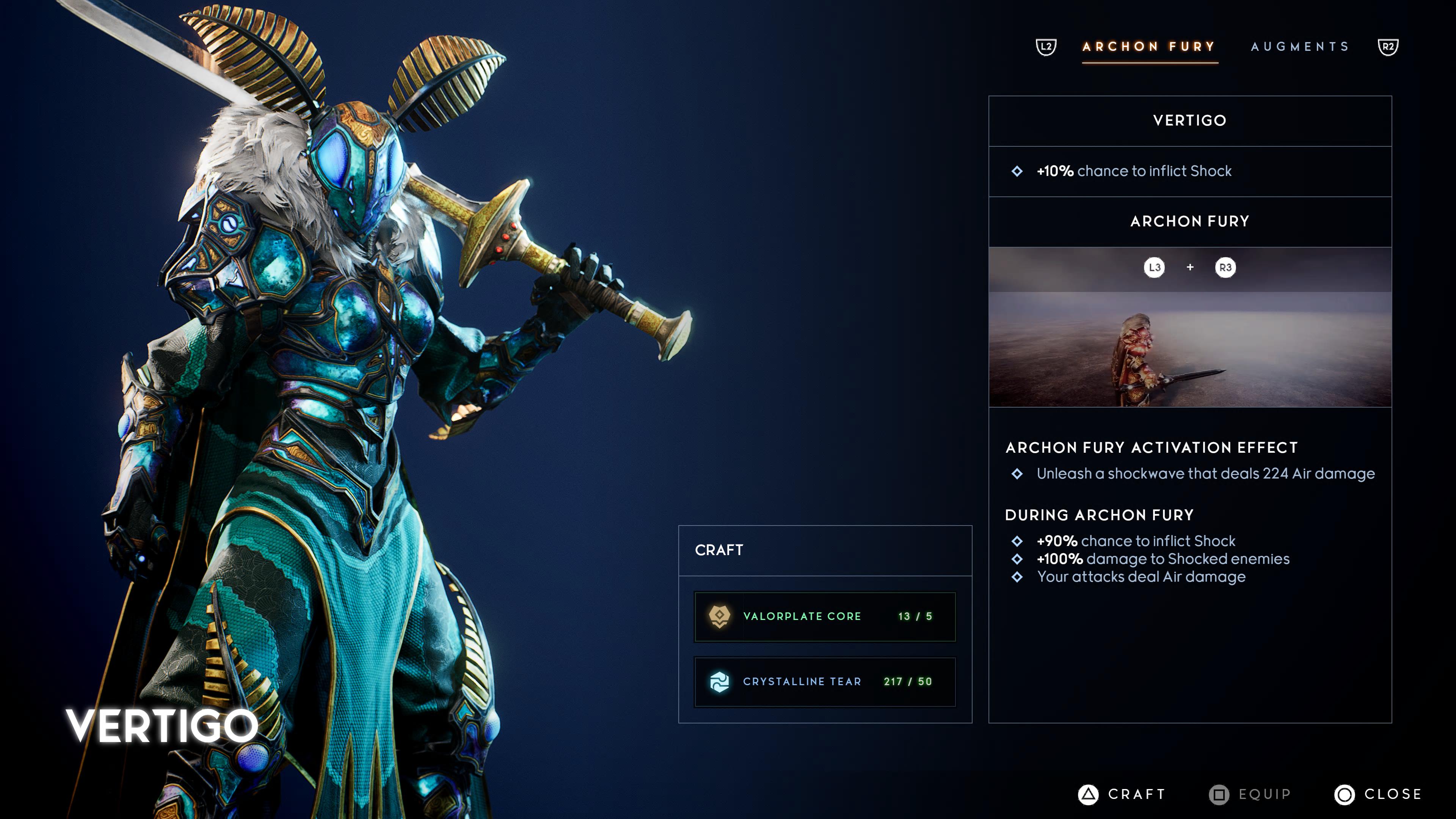Select the R3 stick button icon

(x=1224, y=268)
